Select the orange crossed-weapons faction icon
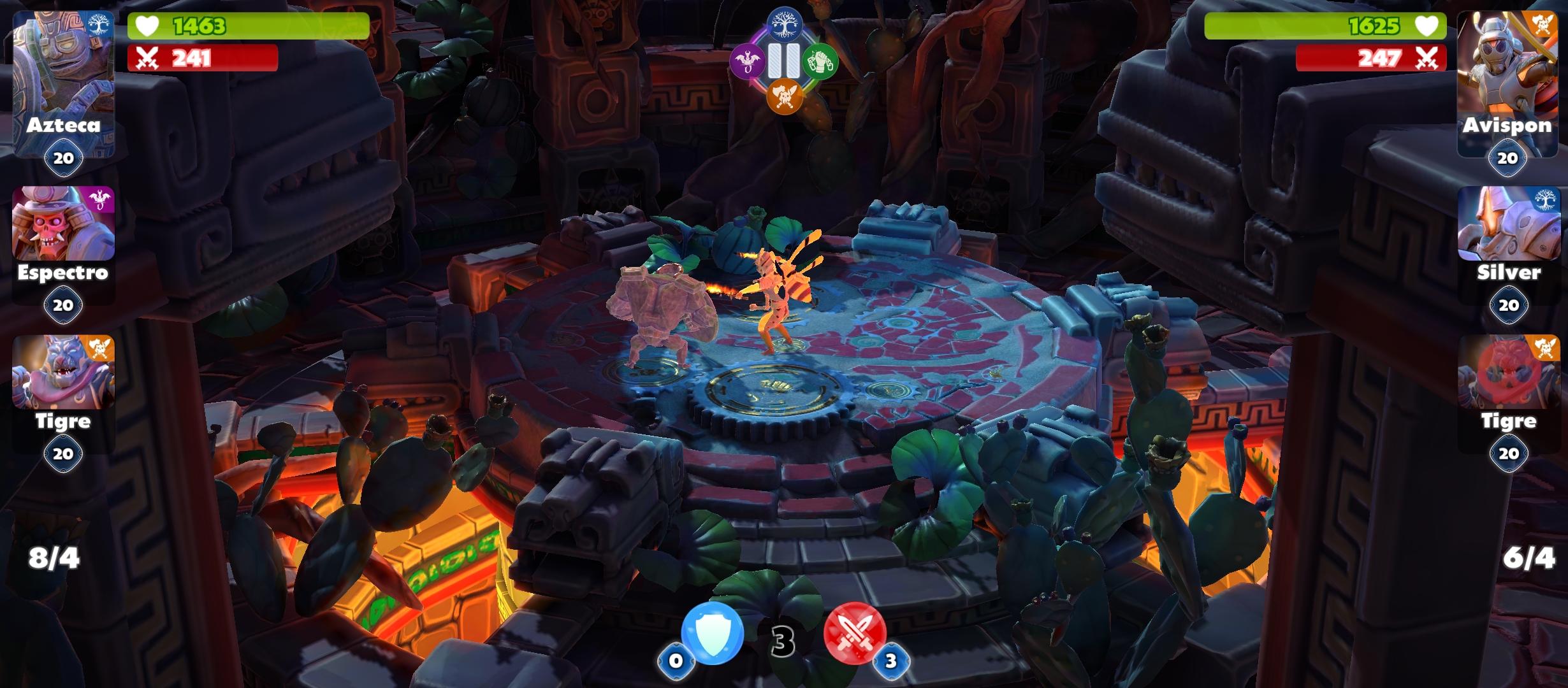1568x688 pixels. 783,97
